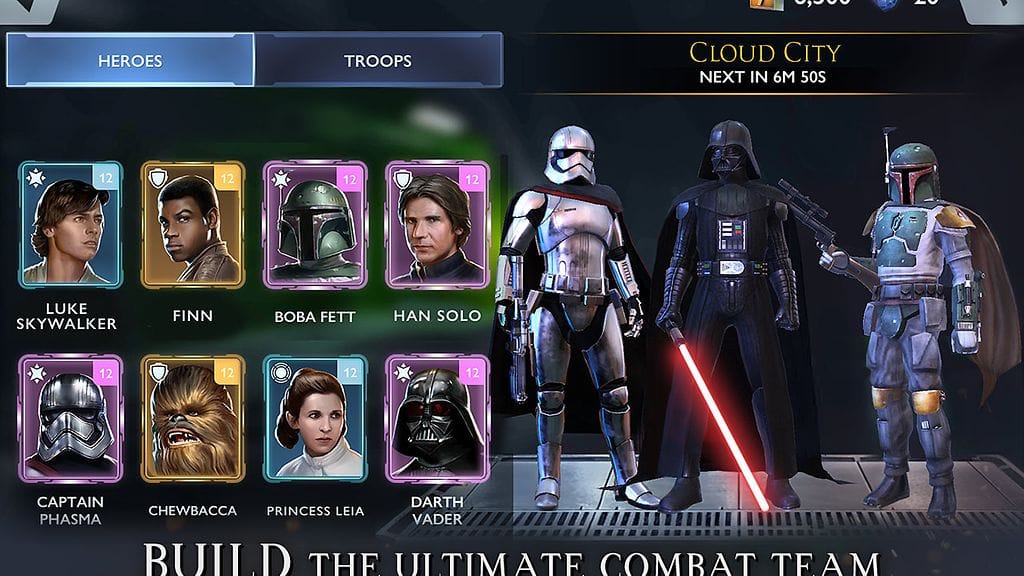The height and width of the screenshot is (576, 1024).
Task: Choose the Finn hero card
Action: [193, 225]
